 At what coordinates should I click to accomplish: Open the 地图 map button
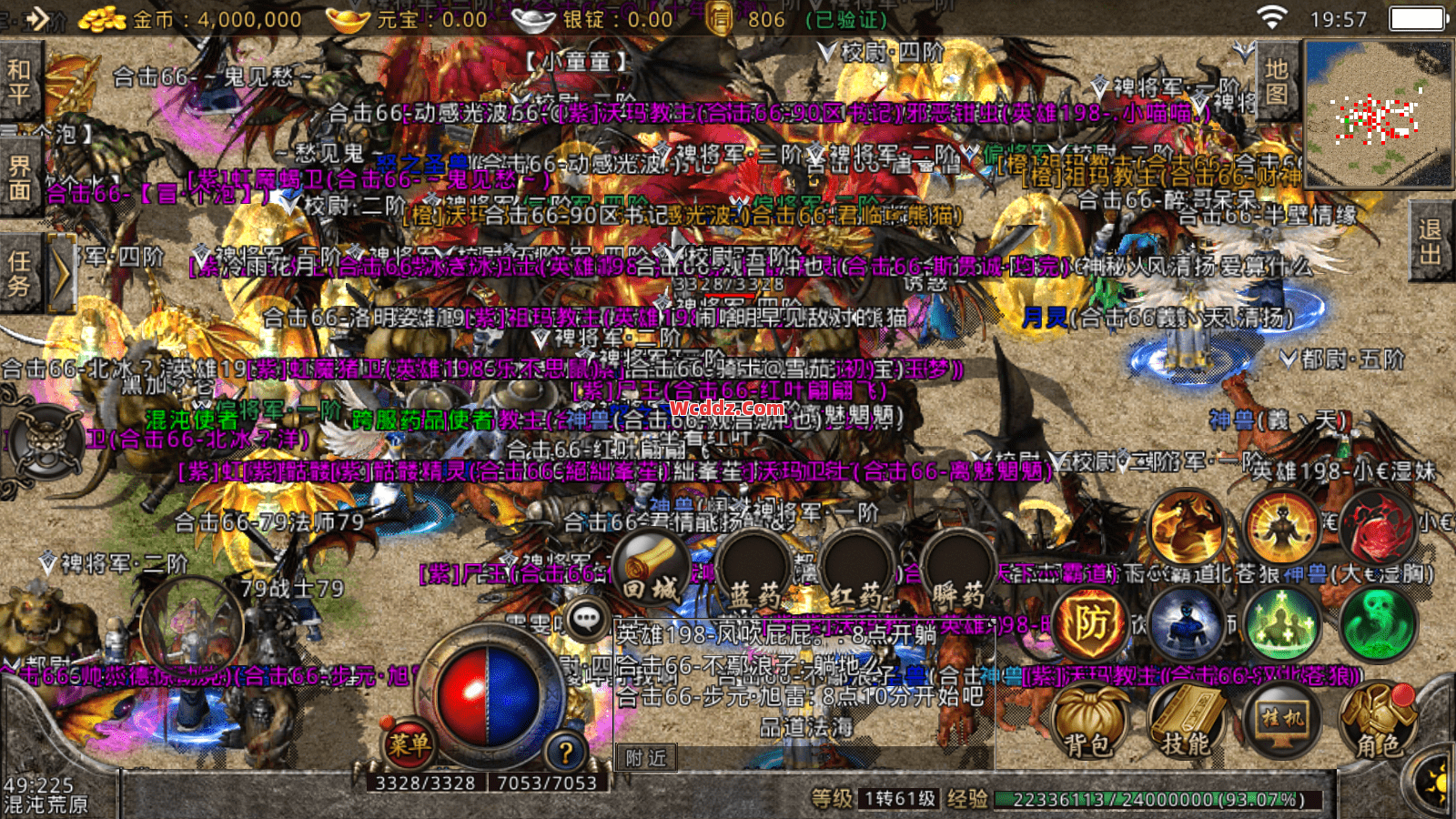(x=1276, y=82)
